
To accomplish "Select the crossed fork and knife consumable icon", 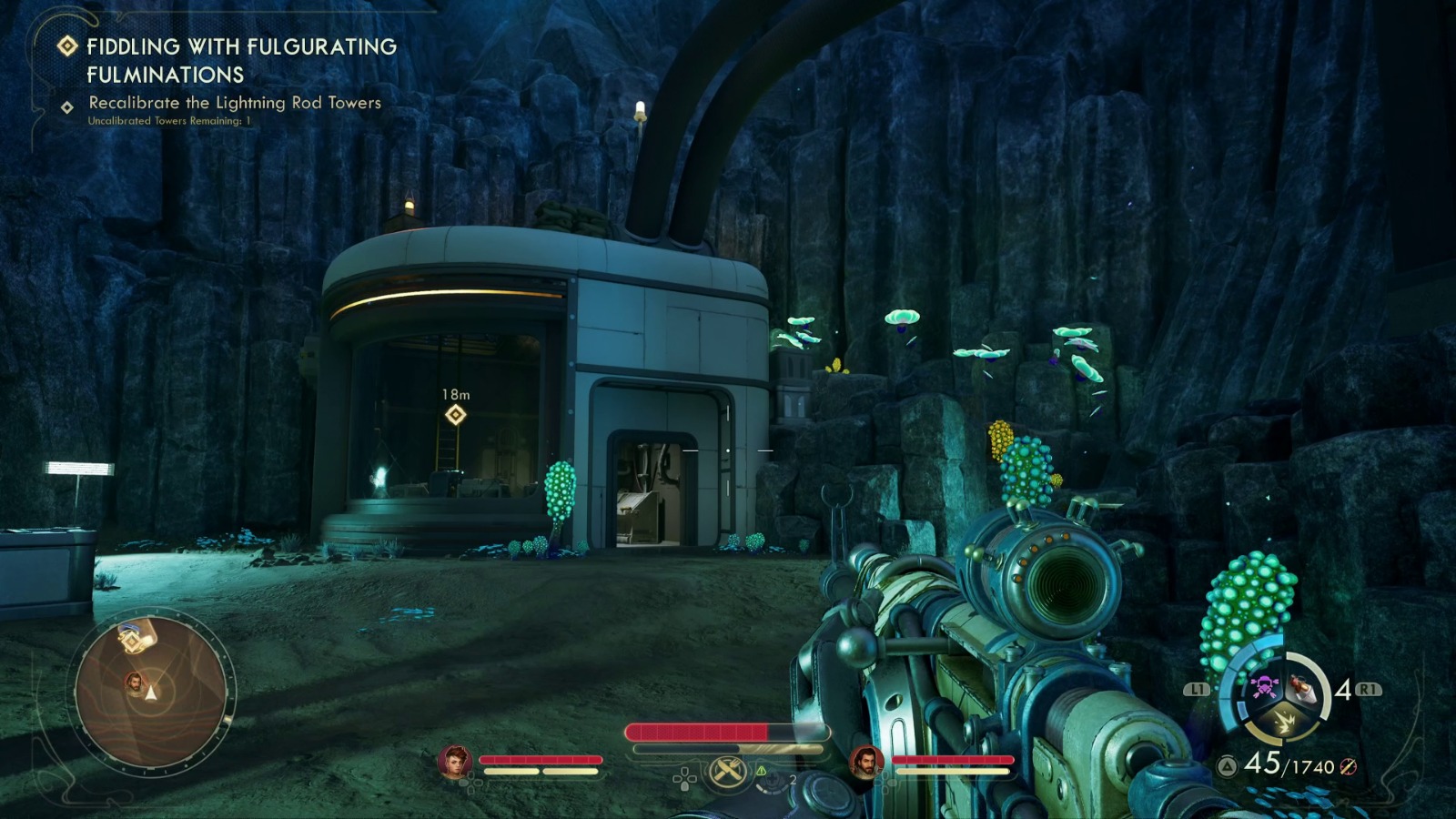I will click(727, 772).
